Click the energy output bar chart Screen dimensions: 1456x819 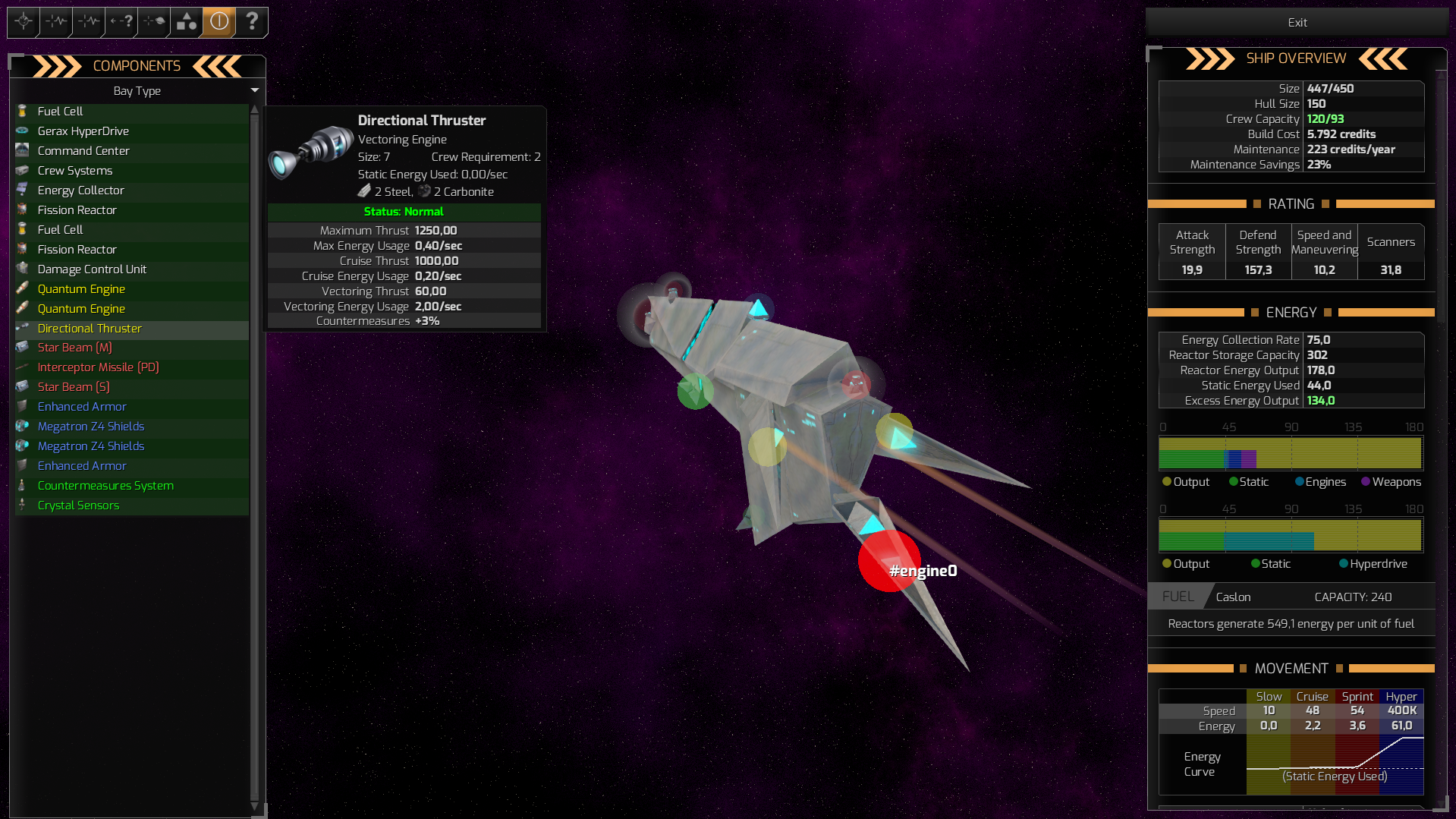click(x=1290, y=453)
